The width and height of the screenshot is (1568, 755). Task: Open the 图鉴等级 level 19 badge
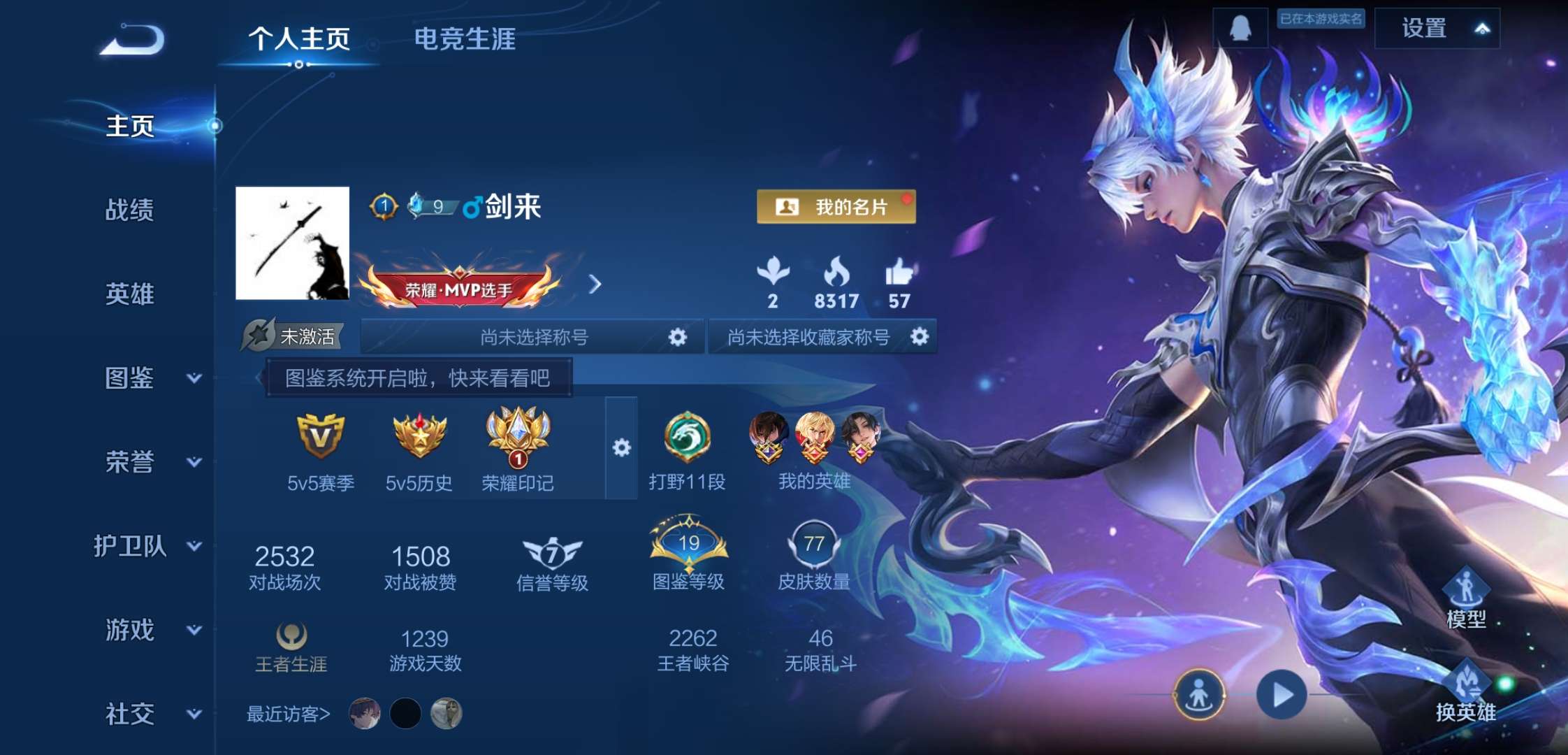(688, 545)
